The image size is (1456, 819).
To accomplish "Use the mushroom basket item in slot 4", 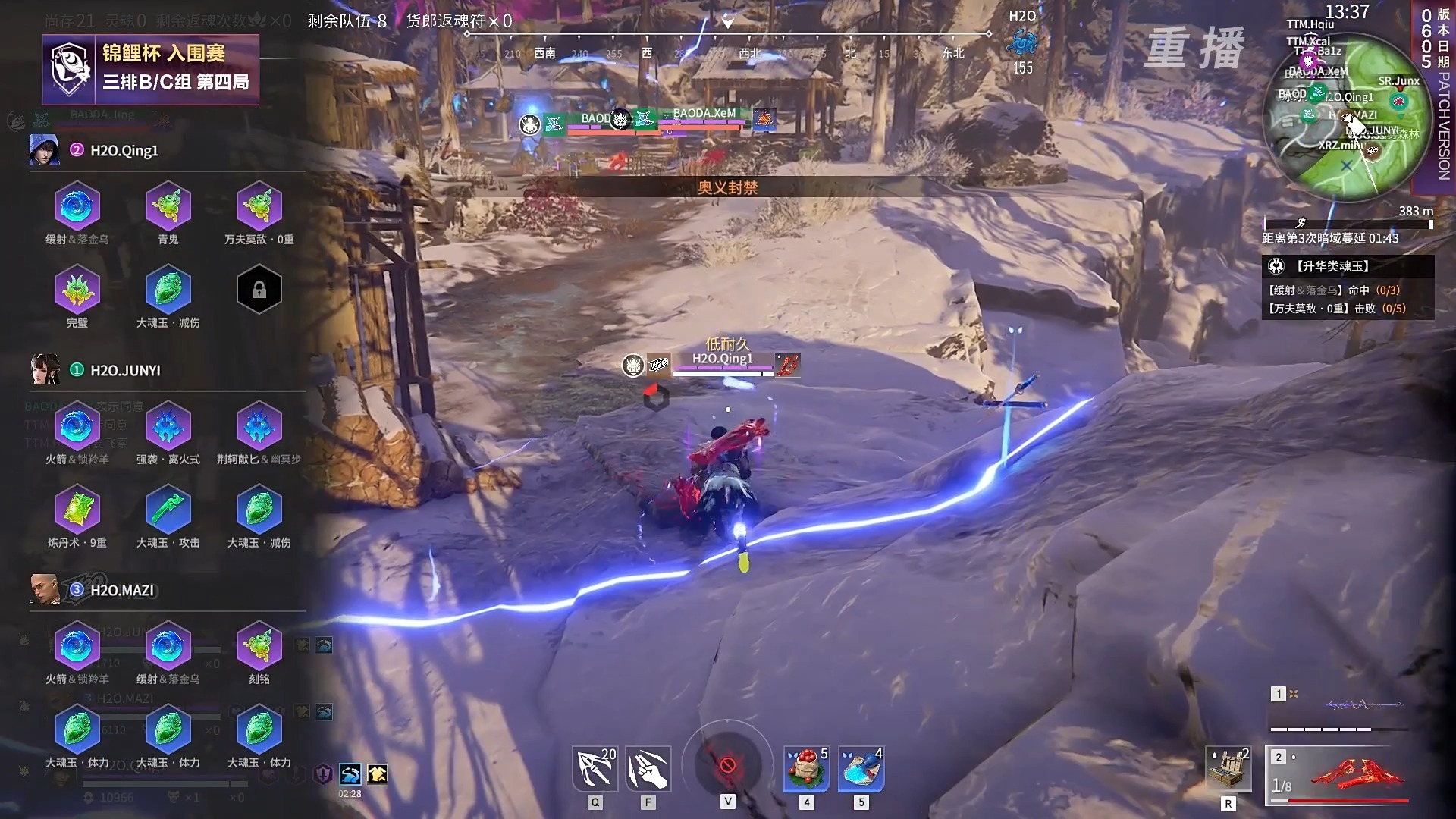I will click(x=806, y=769).
